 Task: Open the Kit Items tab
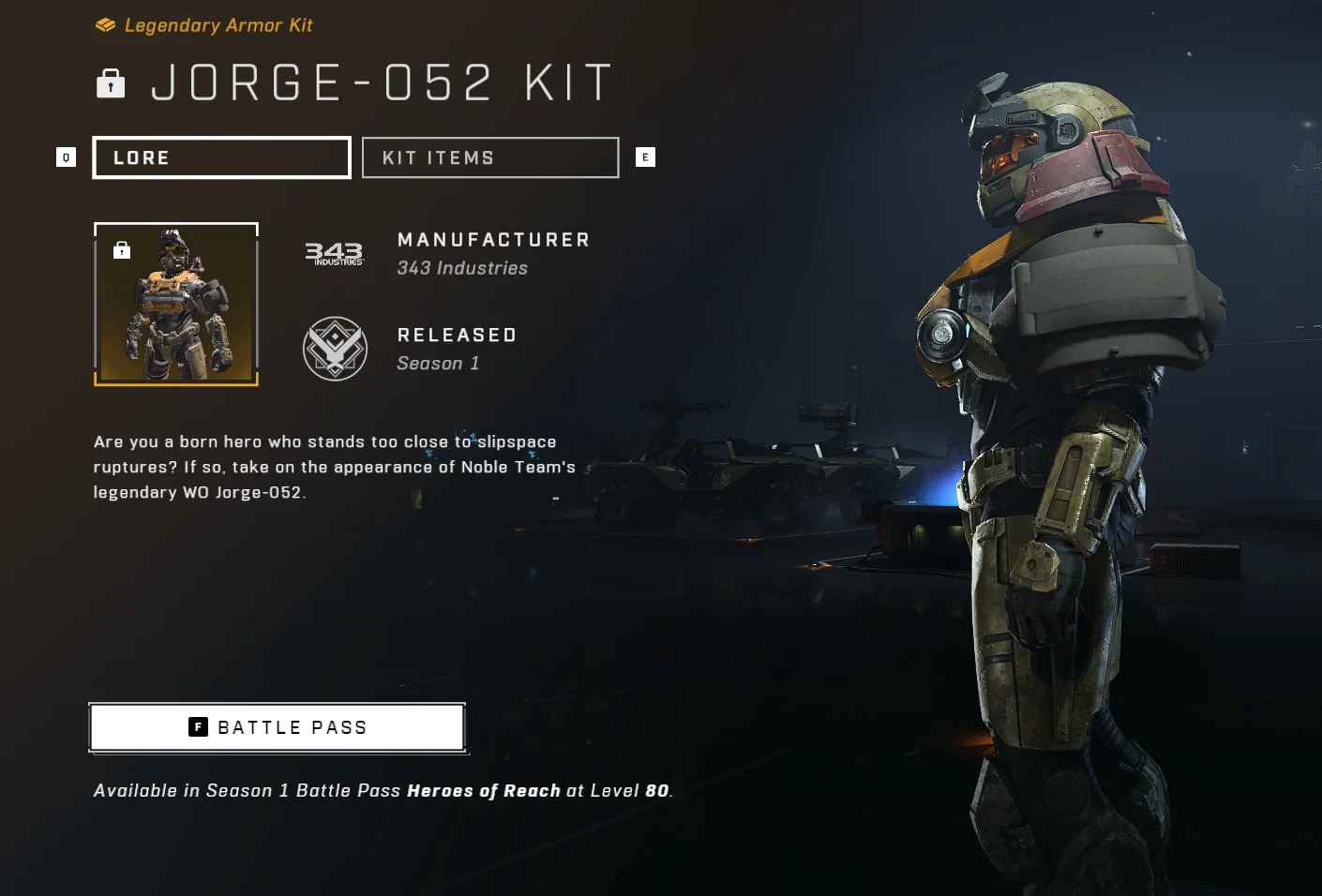[490, 157]
